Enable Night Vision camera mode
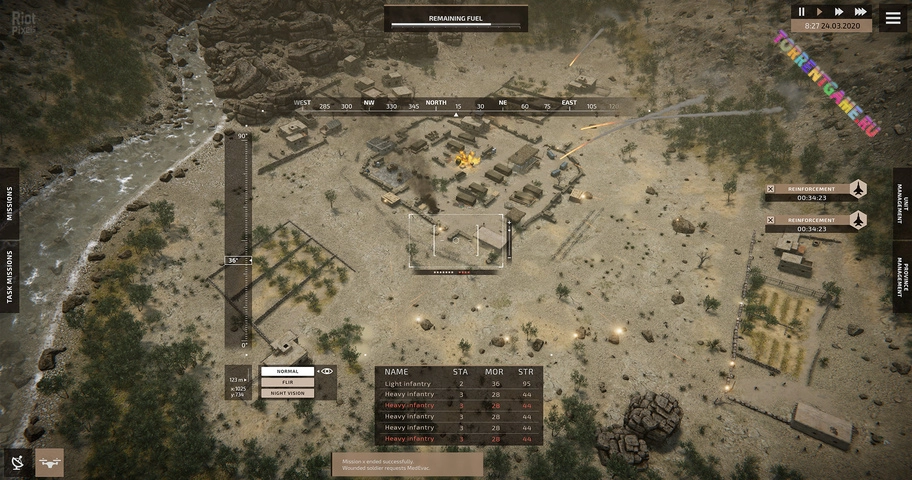This screenshot has height=480, width=912. (287, 393)
